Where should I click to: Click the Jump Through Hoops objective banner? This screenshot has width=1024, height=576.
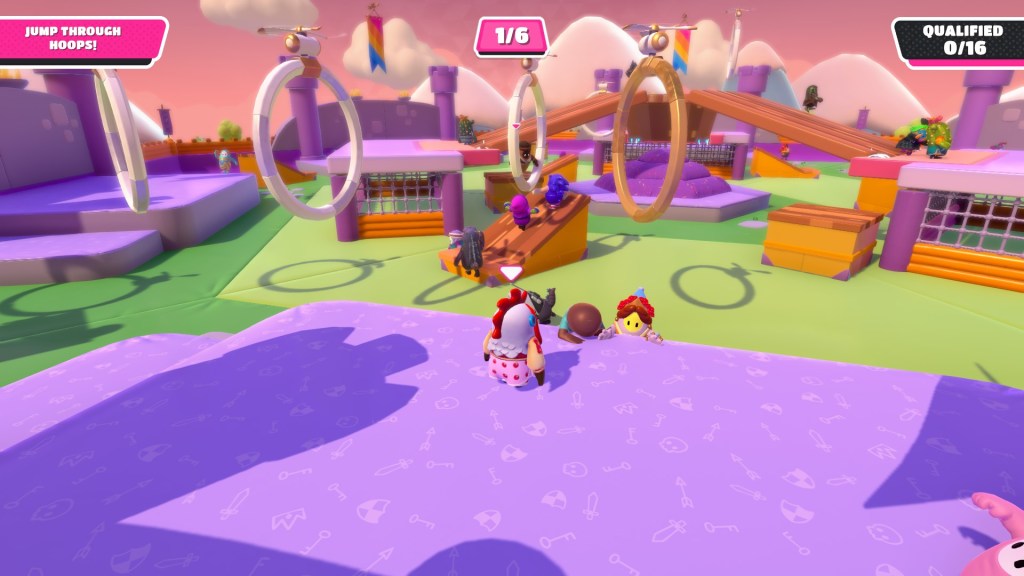coord(75,39)
